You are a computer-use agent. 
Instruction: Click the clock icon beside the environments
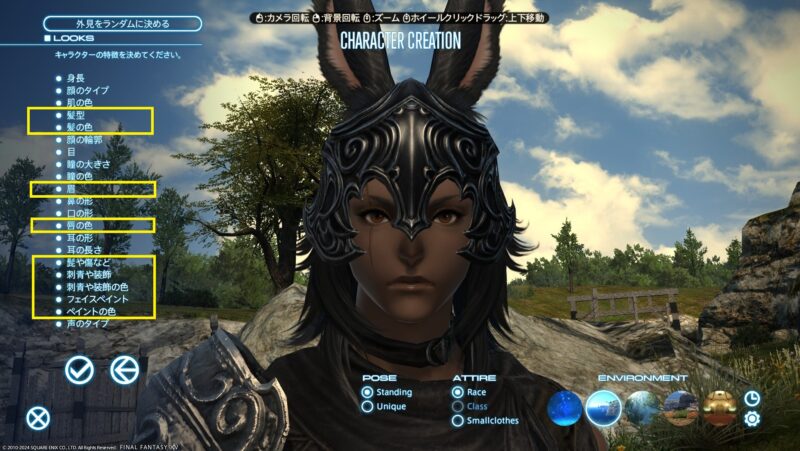pyautogui.click(x=752, y=398)
